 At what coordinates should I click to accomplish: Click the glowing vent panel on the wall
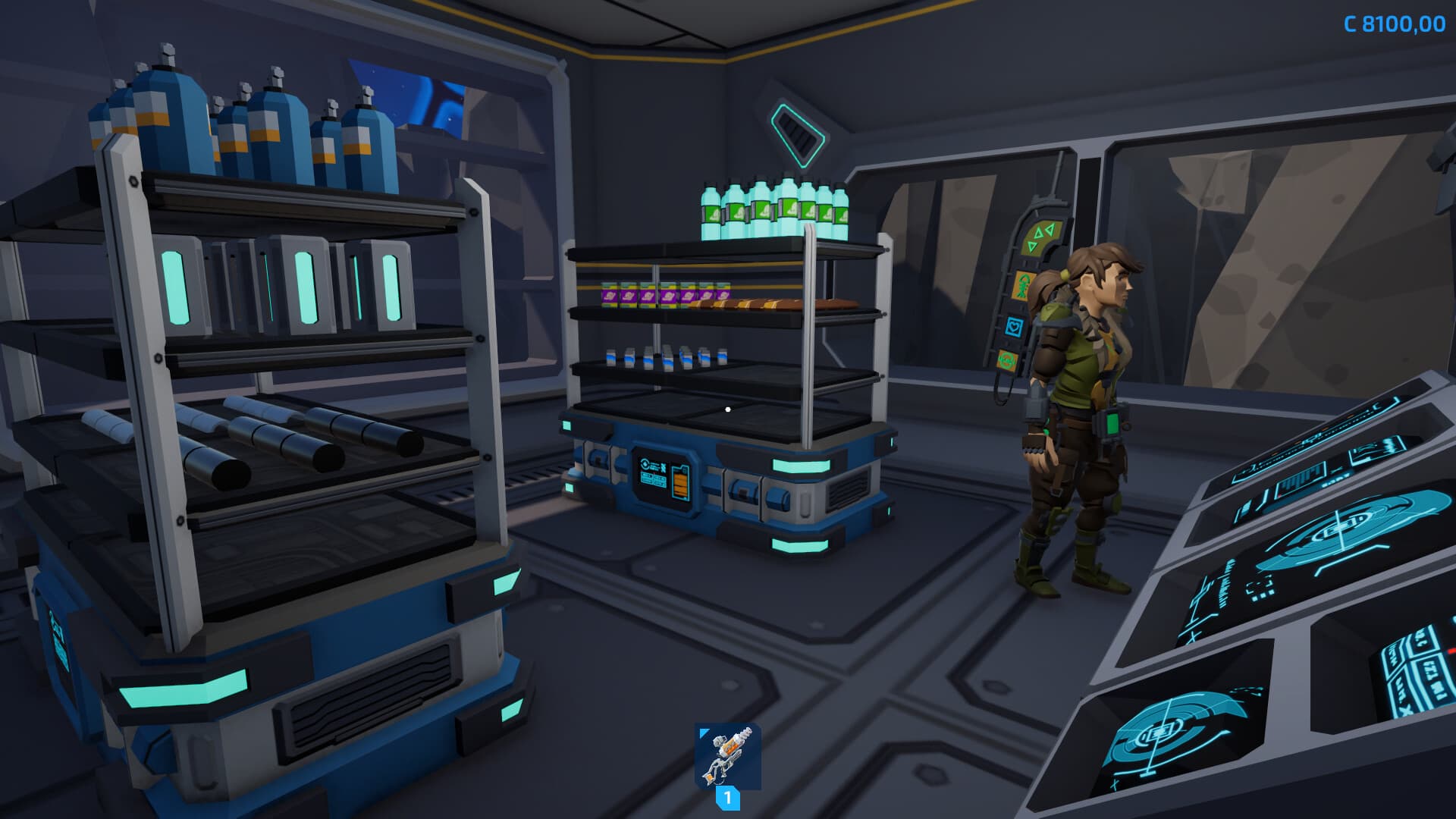pos(798,136)
